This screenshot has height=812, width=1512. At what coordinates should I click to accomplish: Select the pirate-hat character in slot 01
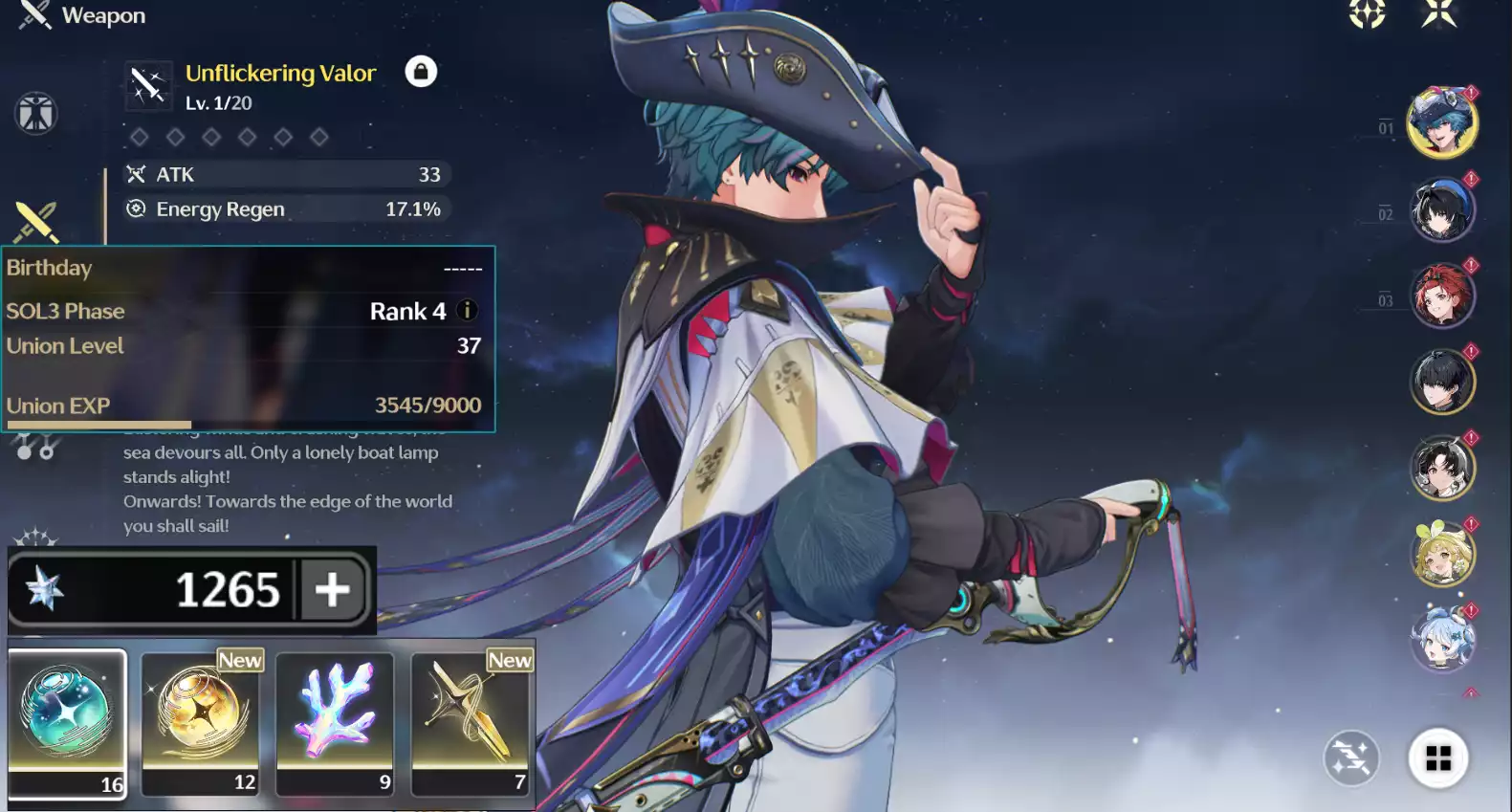[1441, 123]
